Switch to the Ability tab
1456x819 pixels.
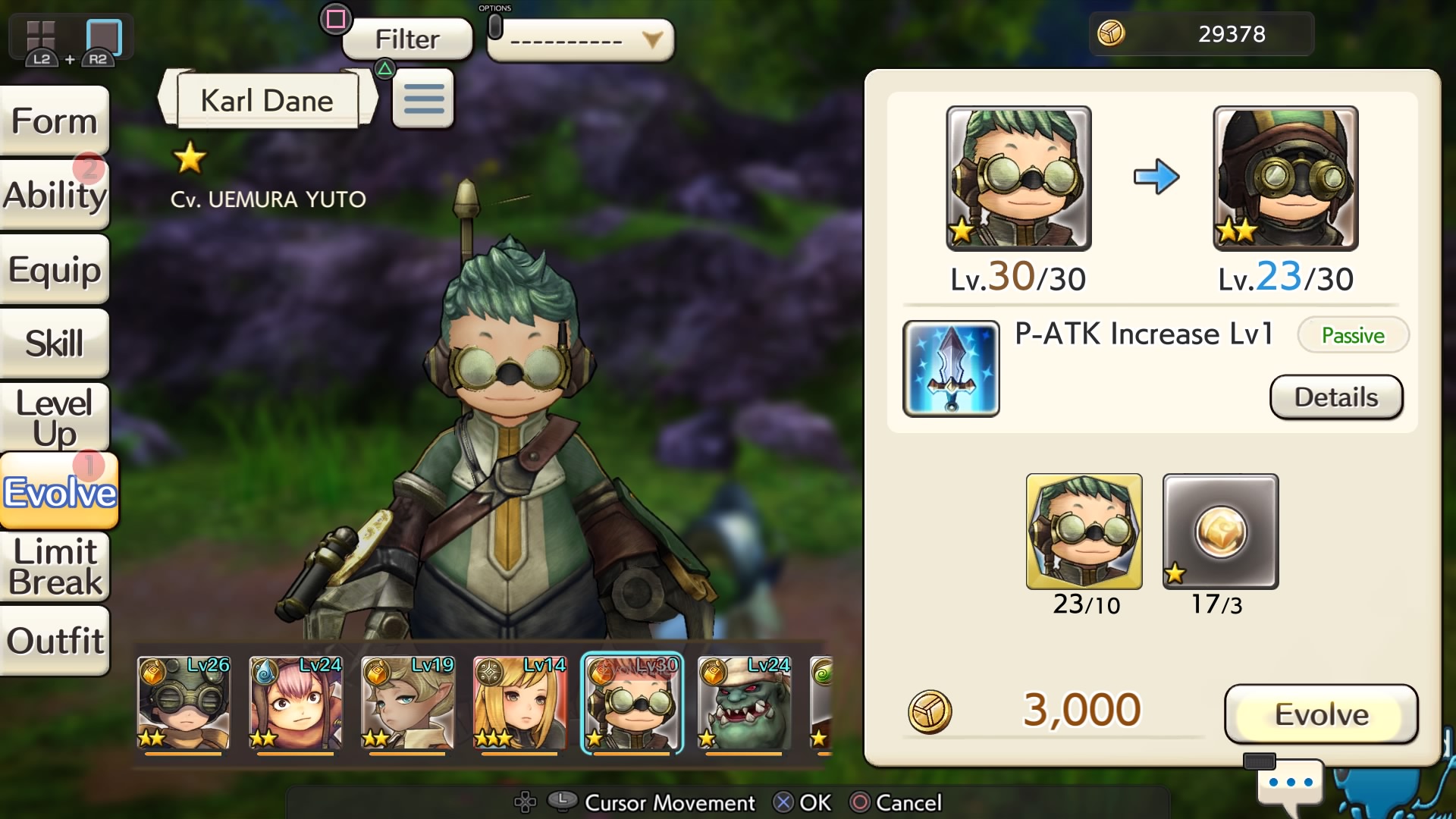coord(55,195)
